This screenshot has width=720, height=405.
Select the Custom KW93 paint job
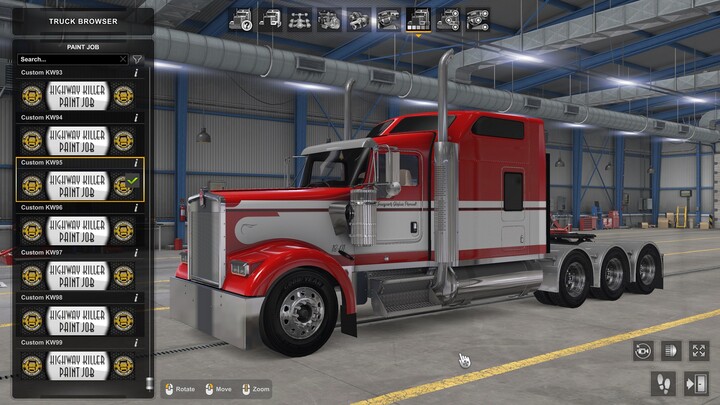pos(78,96)
